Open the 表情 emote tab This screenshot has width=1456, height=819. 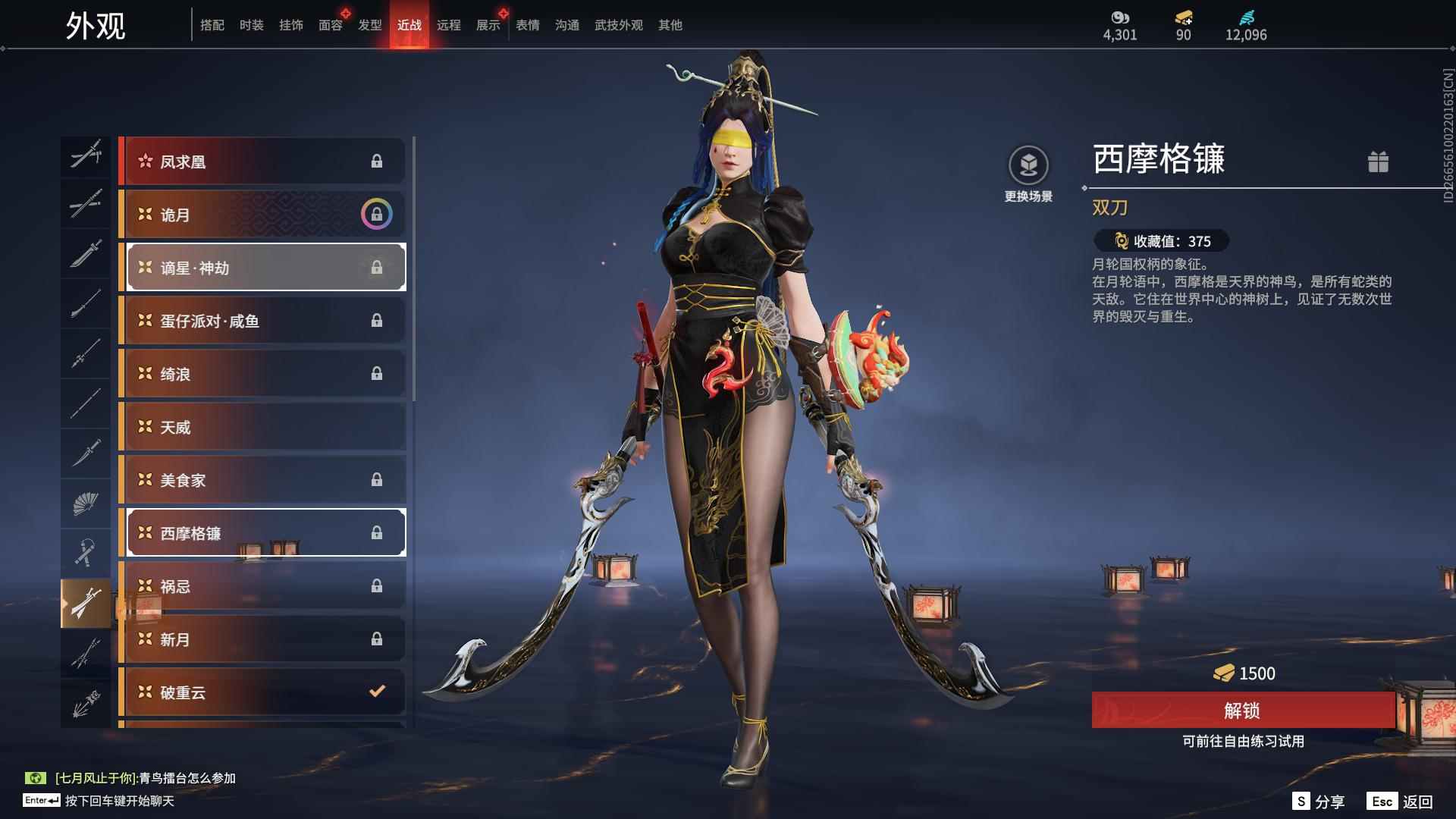click(527, 25)
